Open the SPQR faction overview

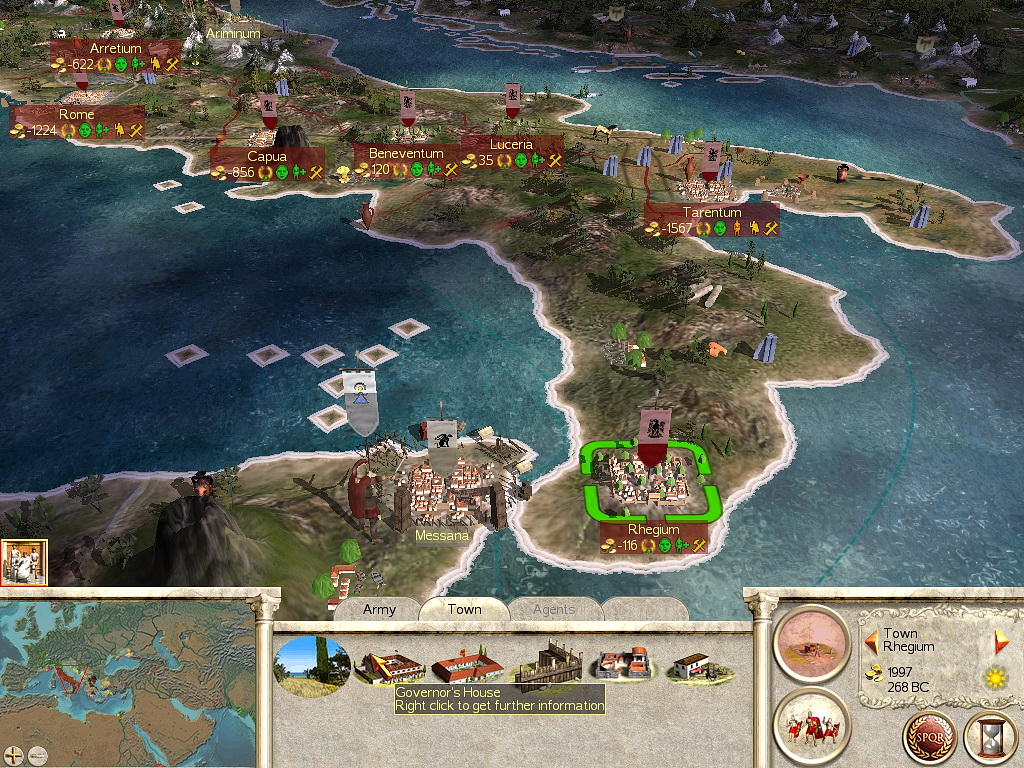coord(929,739)
